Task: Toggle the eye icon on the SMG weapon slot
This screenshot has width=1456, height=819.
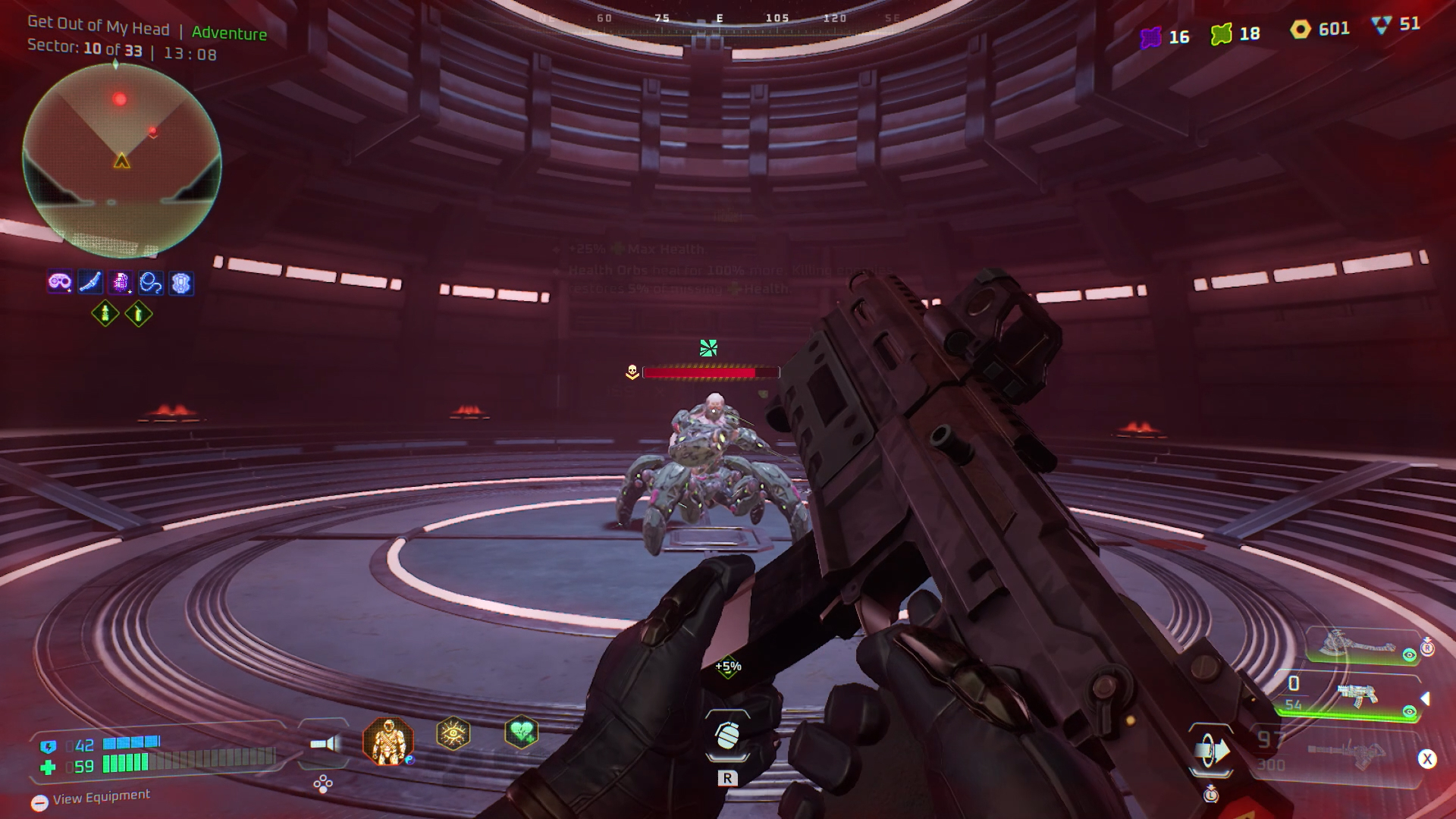Action: click(1409, 712)
